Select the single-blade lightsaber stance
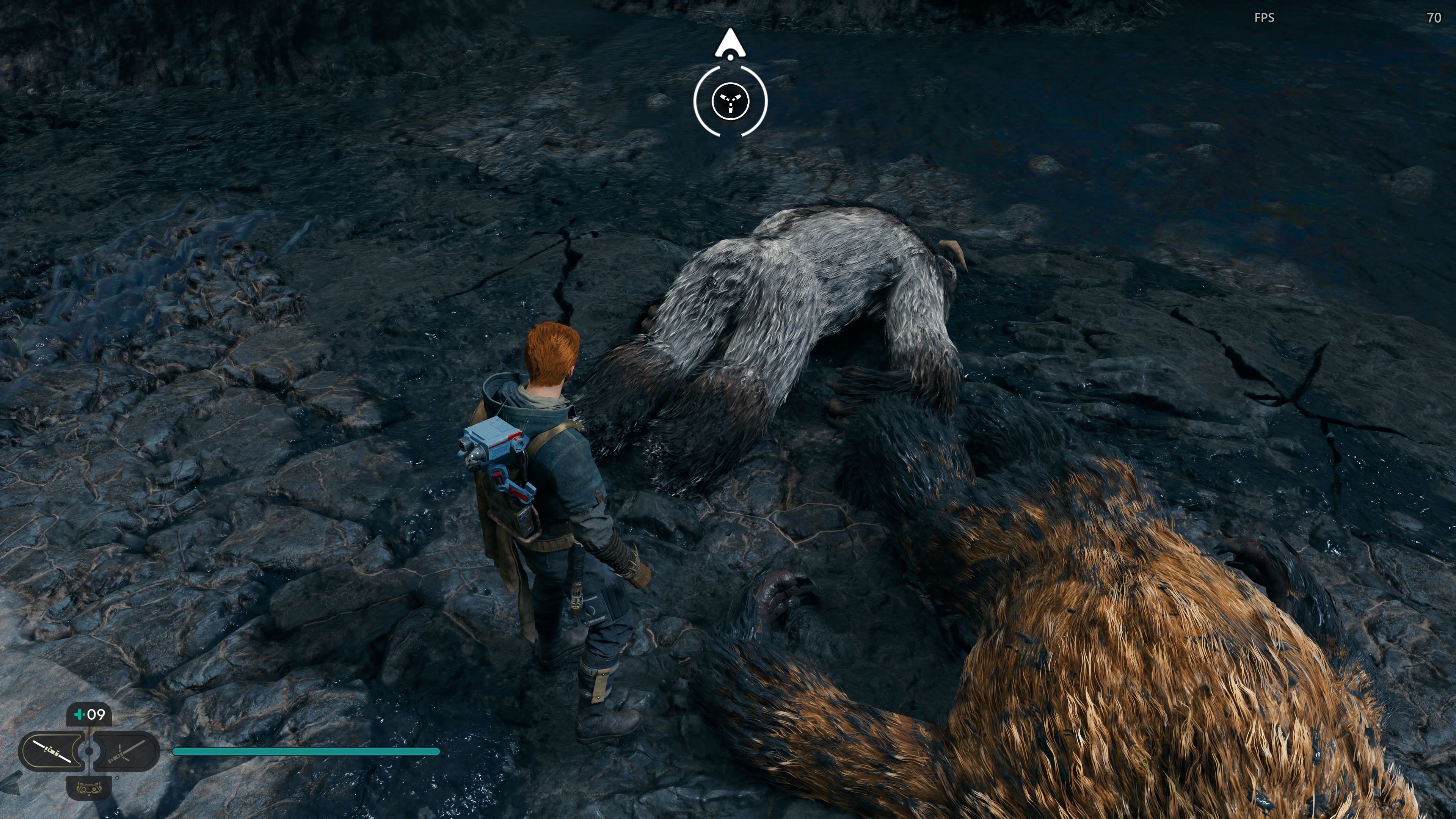Image resolution: width=1456 pixels, height=819 pixels. [x=52, y=751]
